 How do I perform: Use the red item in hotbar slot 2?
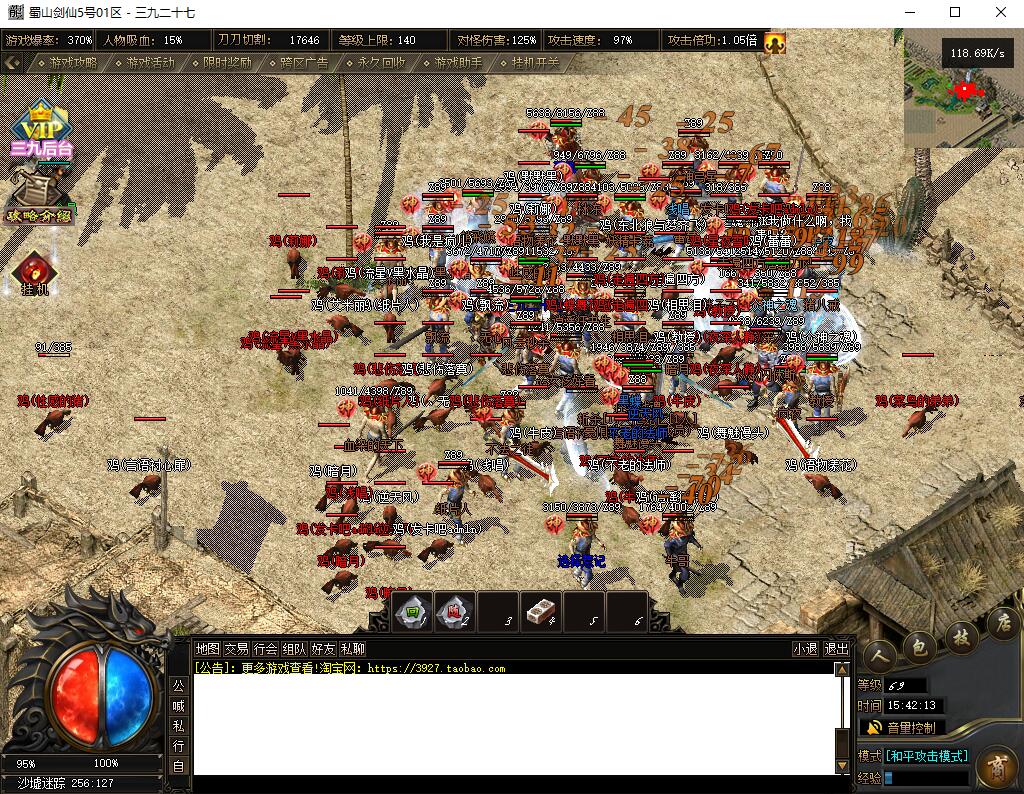(x=455, y=610)
